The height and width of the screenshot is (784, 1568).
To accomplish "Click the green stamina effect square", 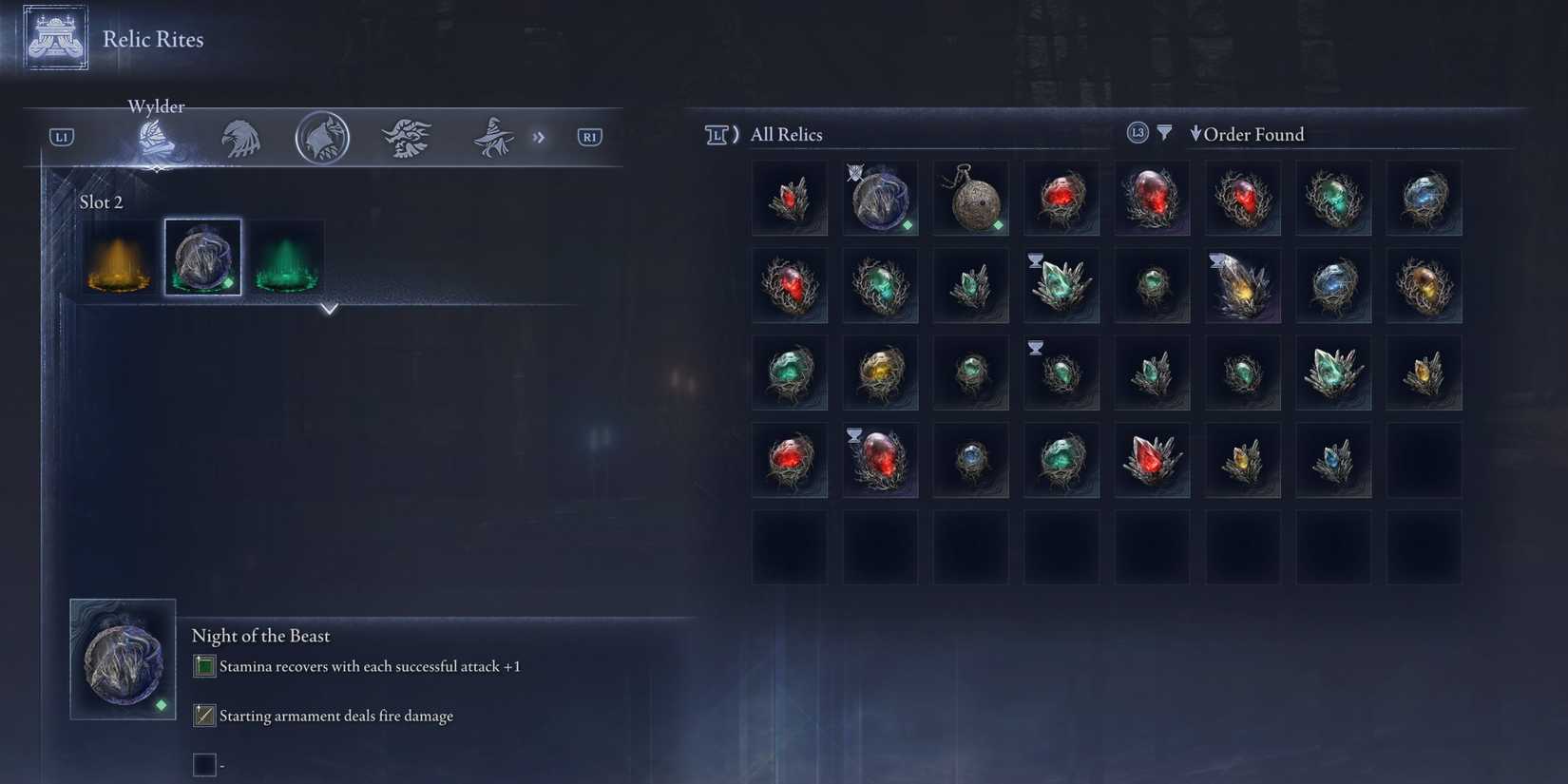I will point(203,666).
